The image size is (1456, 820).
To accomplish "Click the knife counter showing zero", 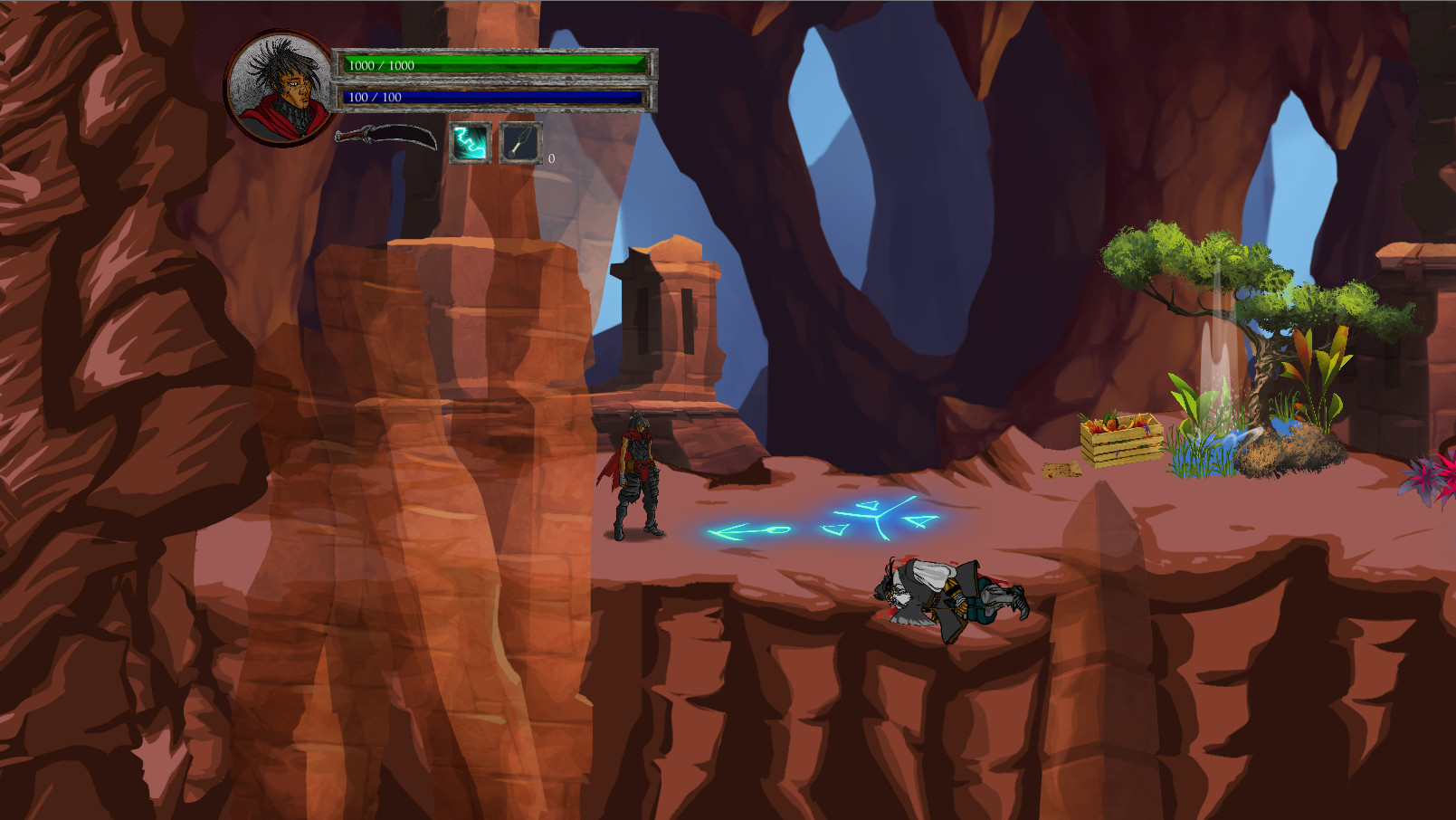I will point(550,157).
